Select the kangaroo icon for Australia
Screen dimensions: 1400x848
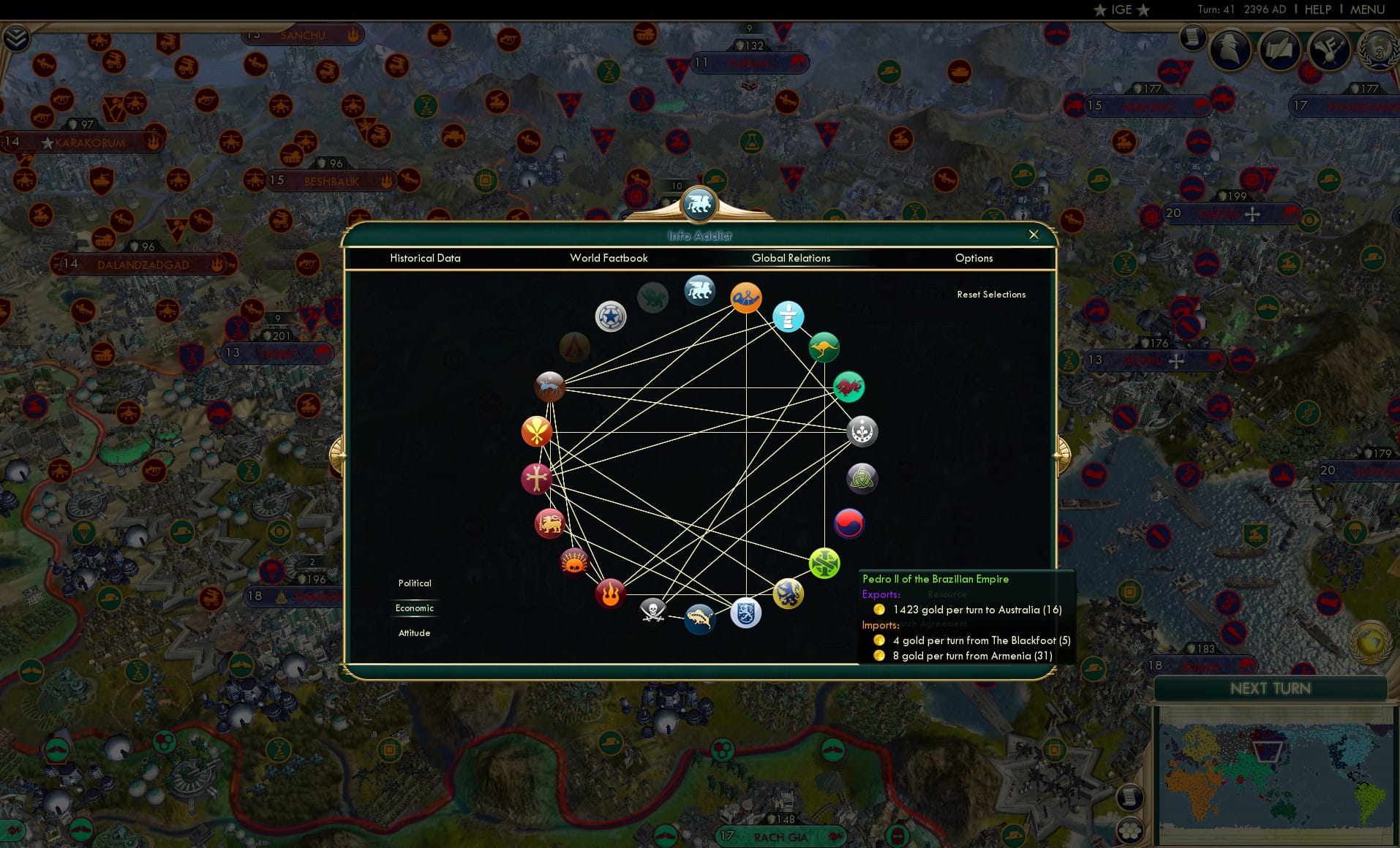pyautogui.click(x=824, y=347)
